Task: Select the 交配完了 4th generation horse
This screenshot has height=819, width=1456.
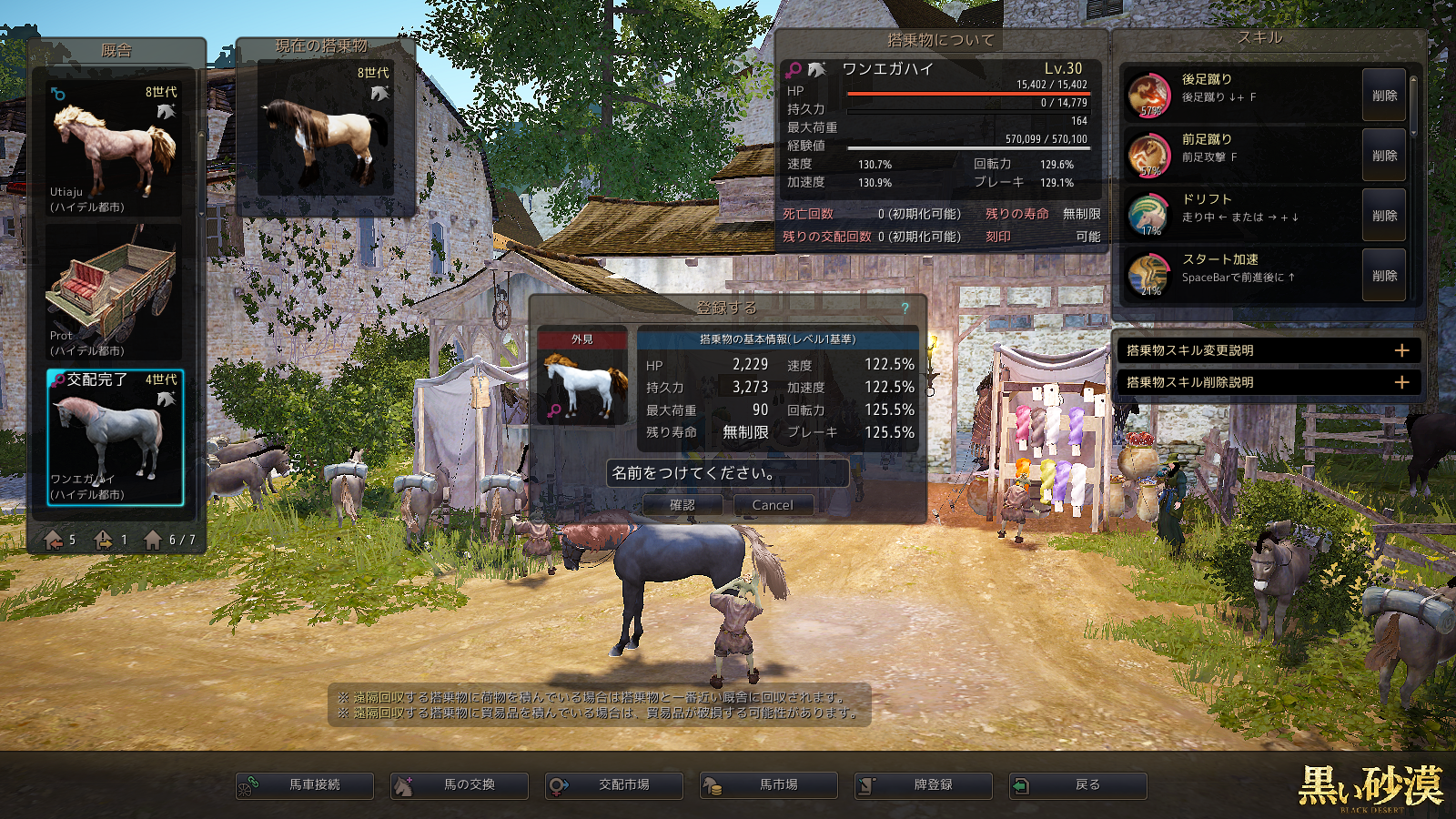Action: (115, 437)
